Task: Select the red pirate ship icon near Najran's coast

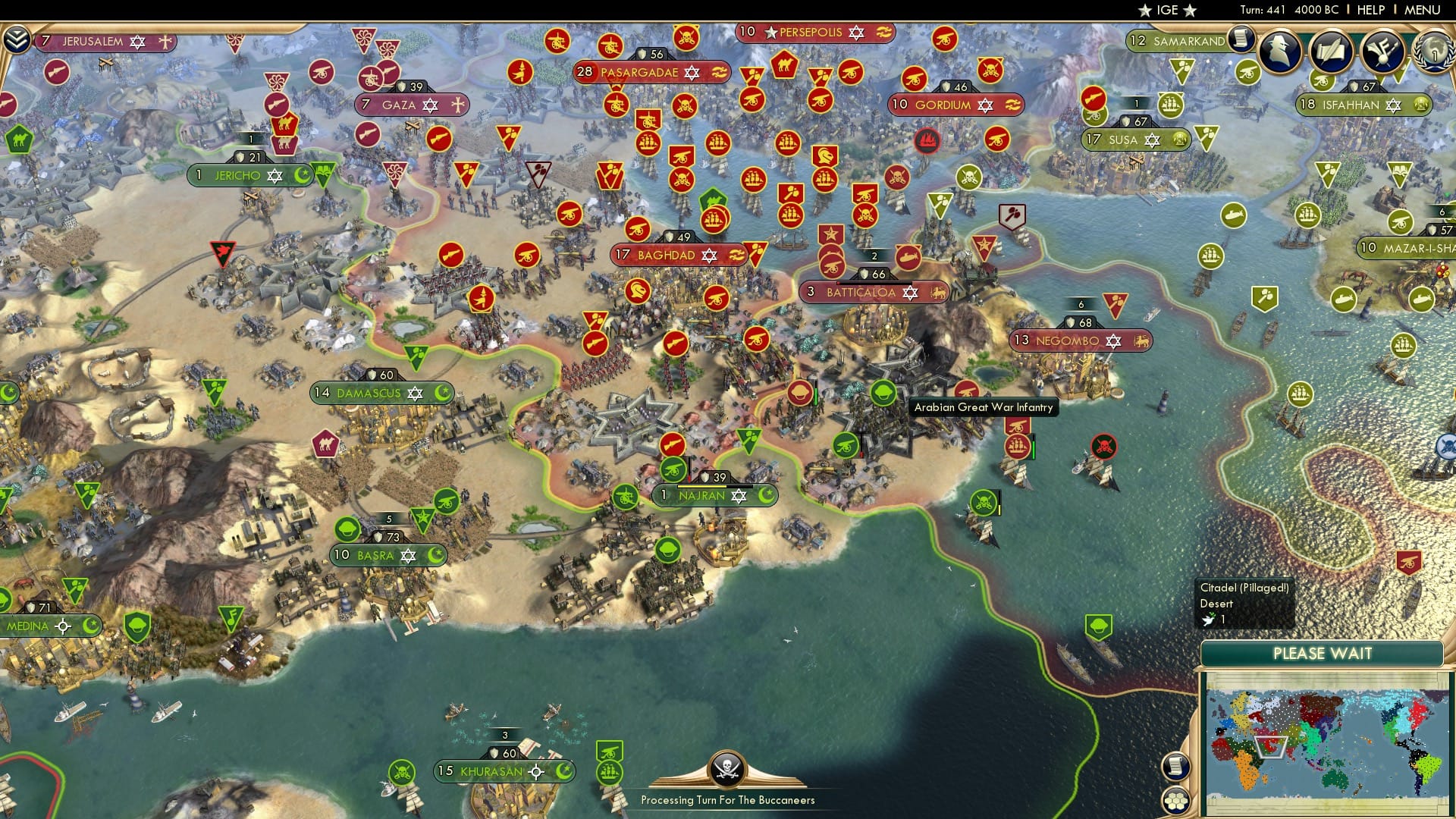Action: coord(1103,447)
